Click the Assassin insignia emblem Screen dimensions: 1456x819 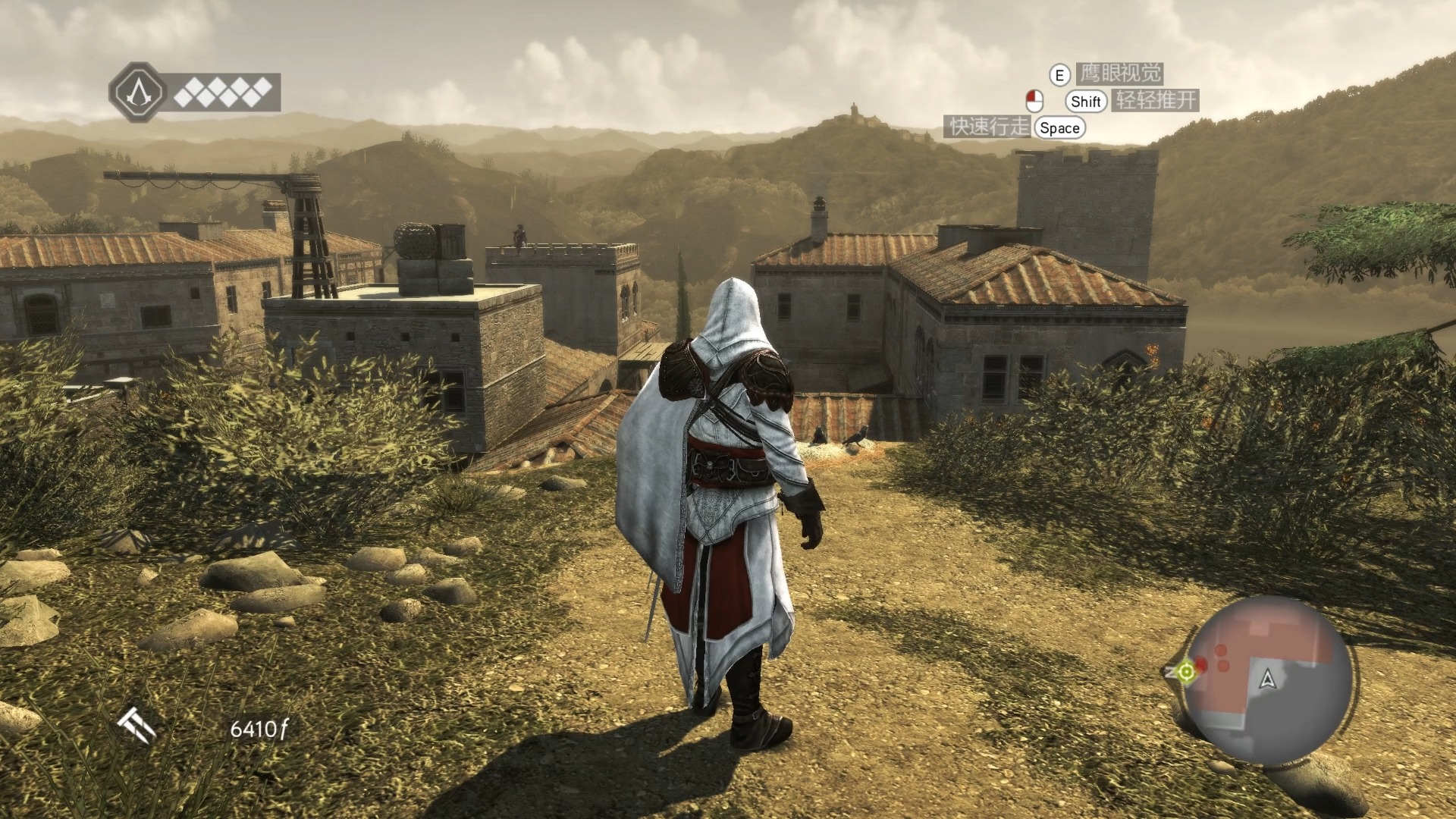137,93
